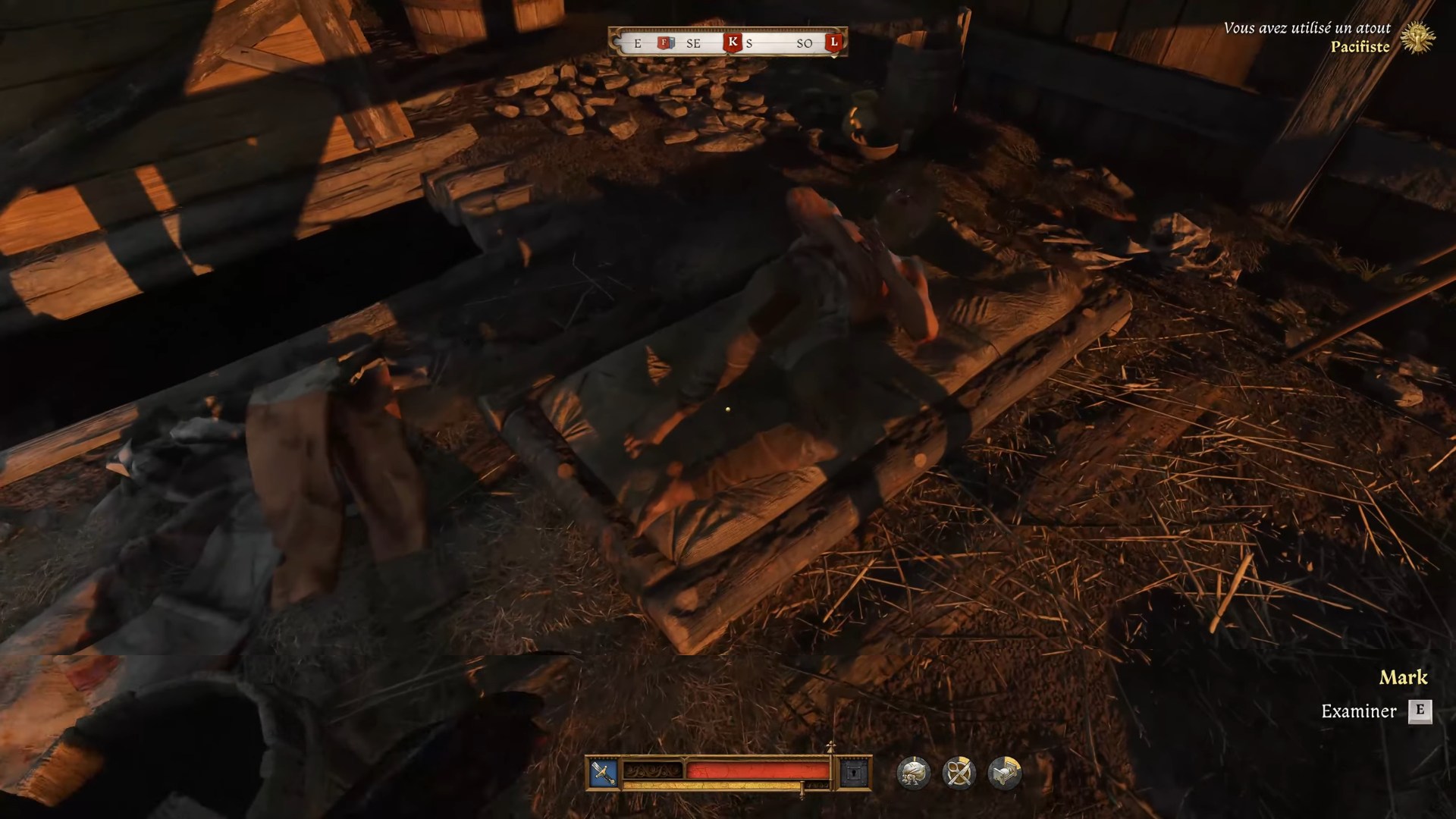This screenshot has width=1456, height=819.
Task: Click the SE direction label on the compass
Action: [692, 43]
